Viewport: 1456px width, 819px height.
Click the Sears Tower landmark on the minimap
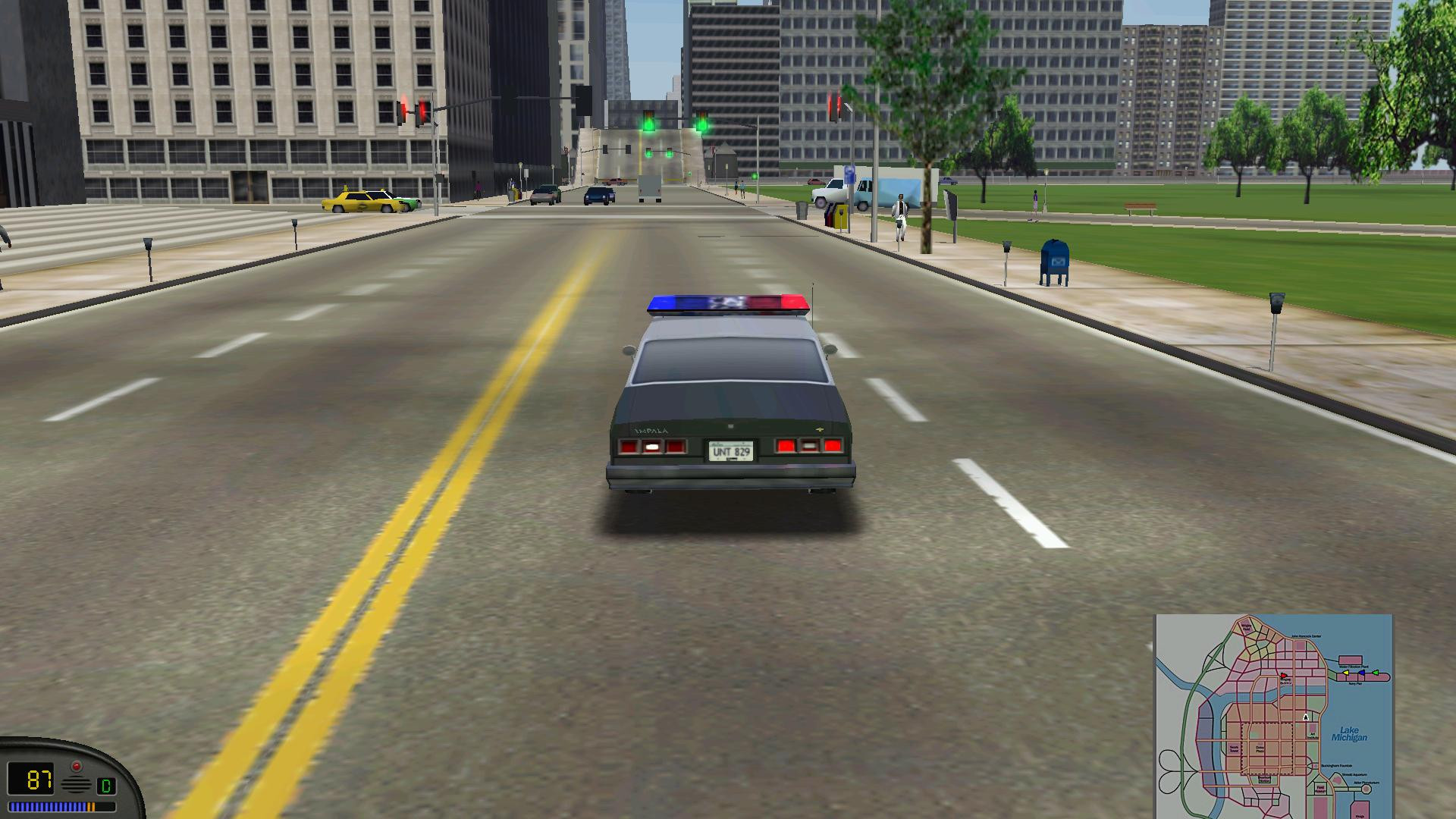pyautogui.click(x=1233, y=748)
